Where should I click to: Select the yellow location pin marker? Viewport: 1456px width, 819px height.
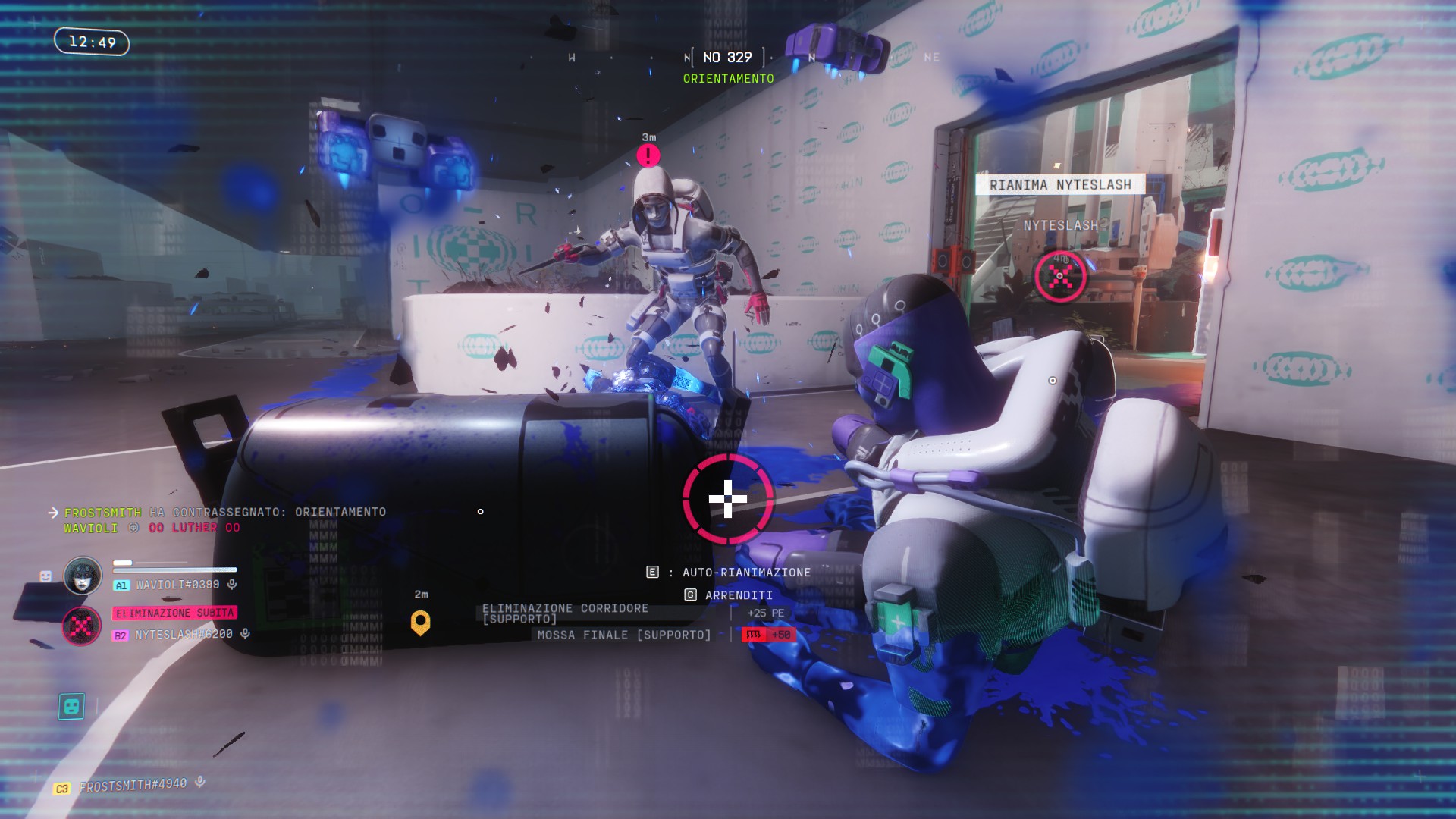[420, 622]
